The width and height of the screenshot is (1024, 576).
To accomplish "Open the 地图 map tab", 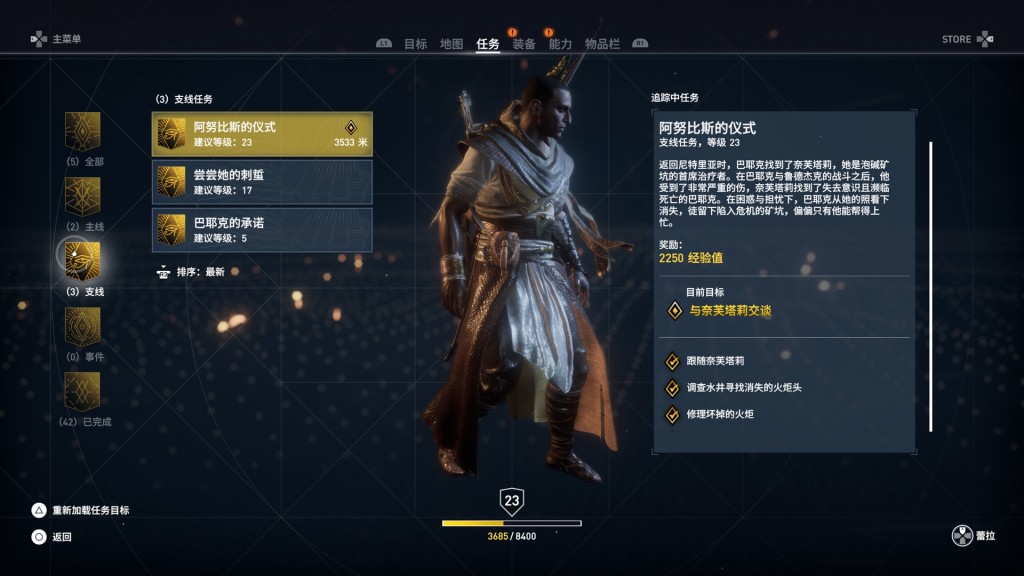I will [x=452, y=44].
